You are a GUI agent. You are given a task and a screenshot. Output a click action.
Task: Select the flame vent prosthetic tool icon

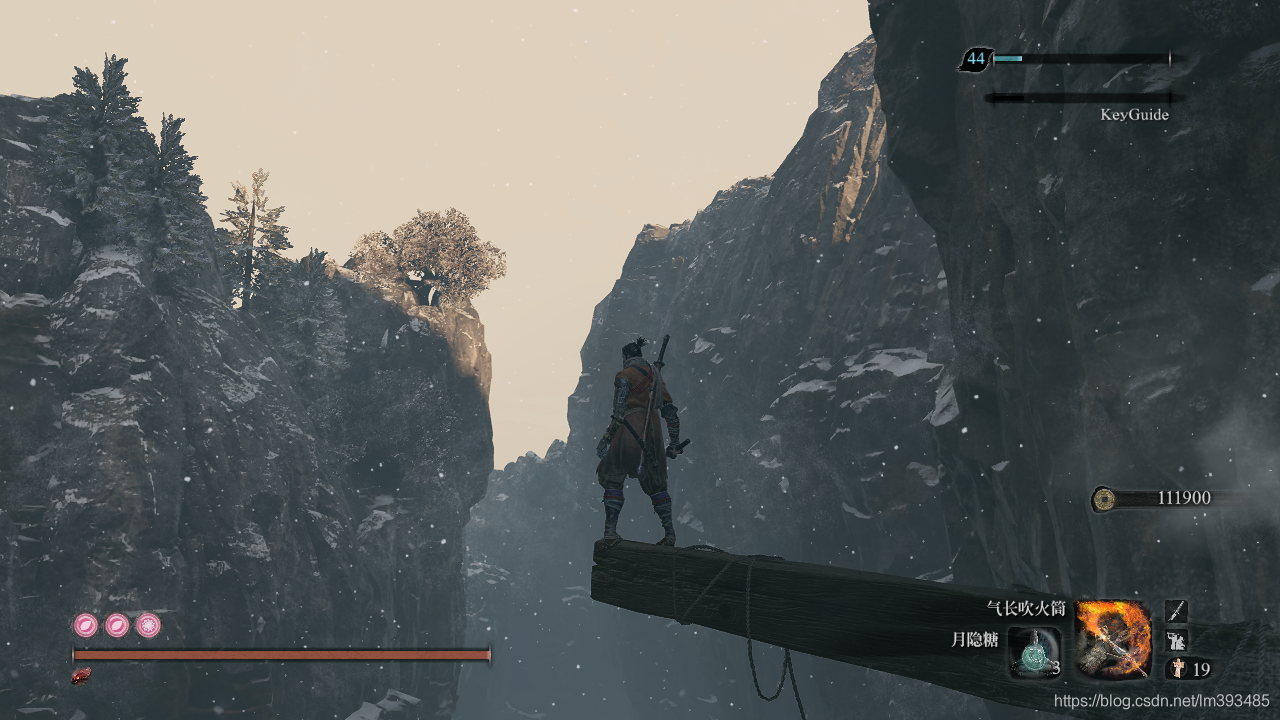(x=1113, y=640)
